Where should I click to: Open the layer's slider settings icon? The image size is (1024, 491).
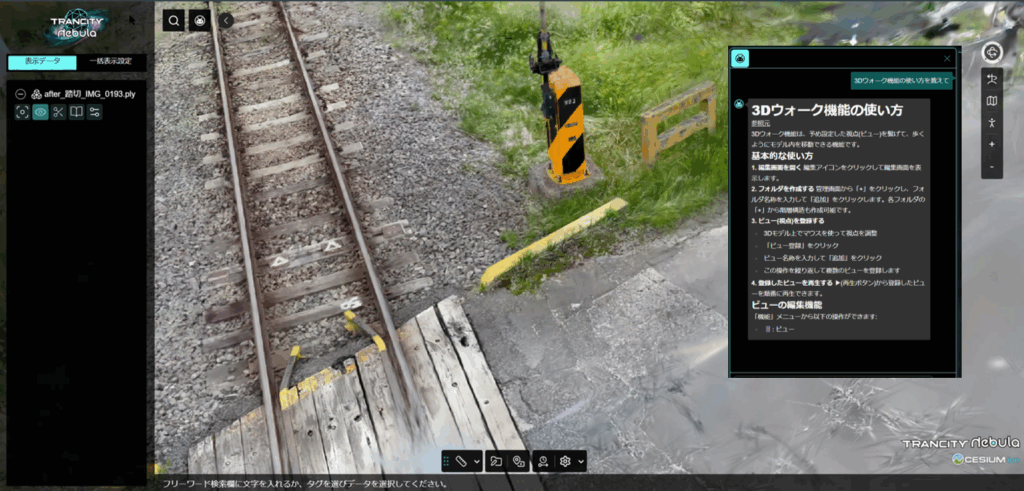(x=95, y=112)
